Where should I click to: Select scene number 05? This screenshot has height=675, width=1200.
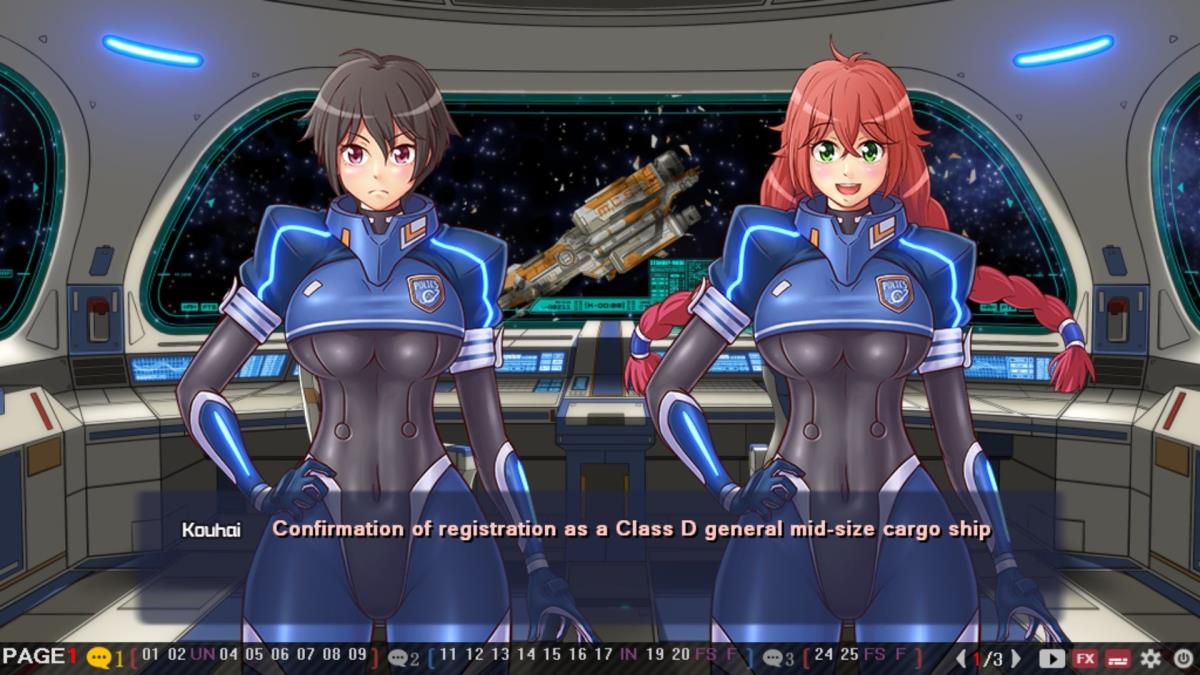tap(254, 656)
